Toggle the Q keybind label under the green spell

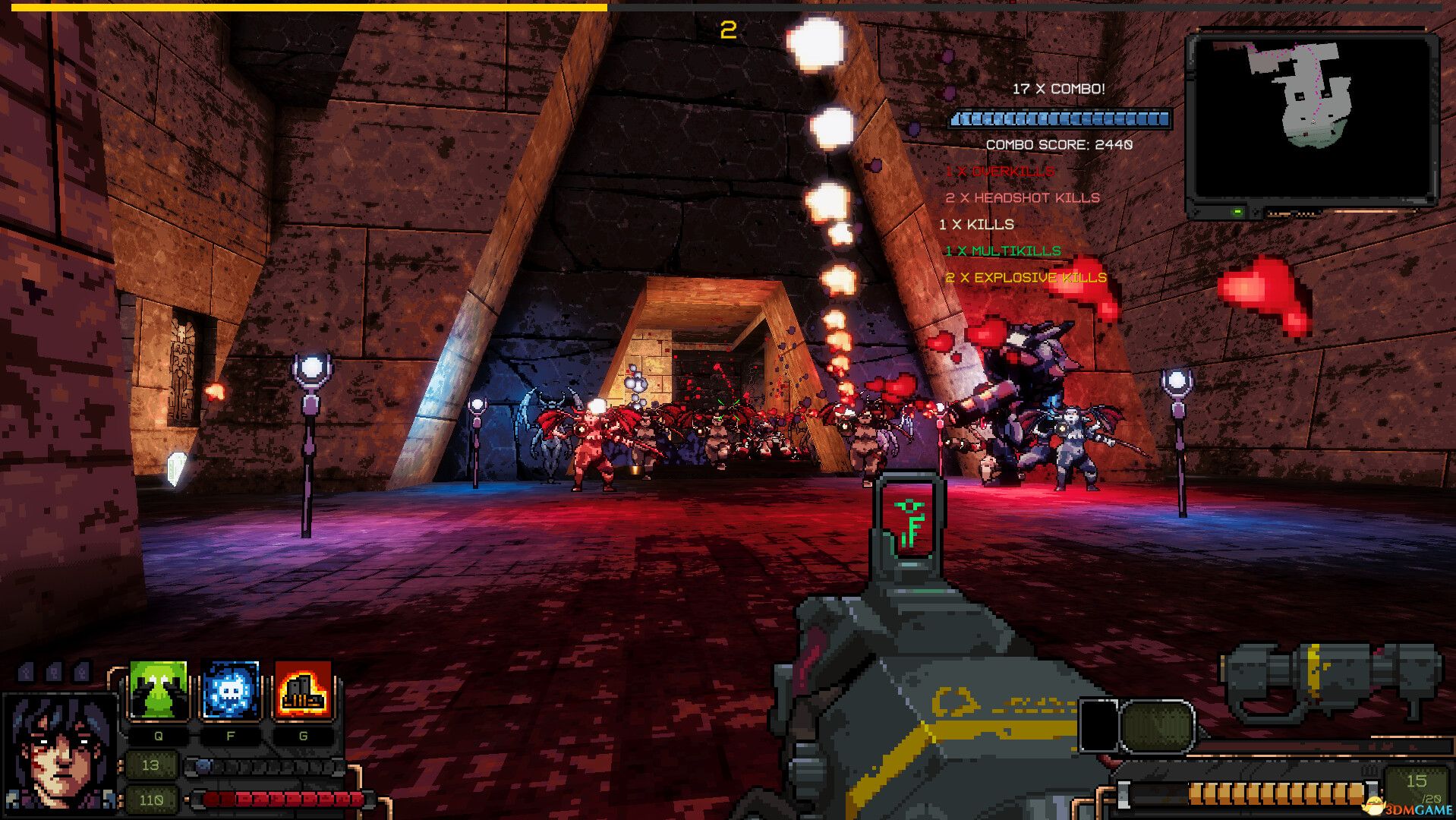tap(157, 735)
